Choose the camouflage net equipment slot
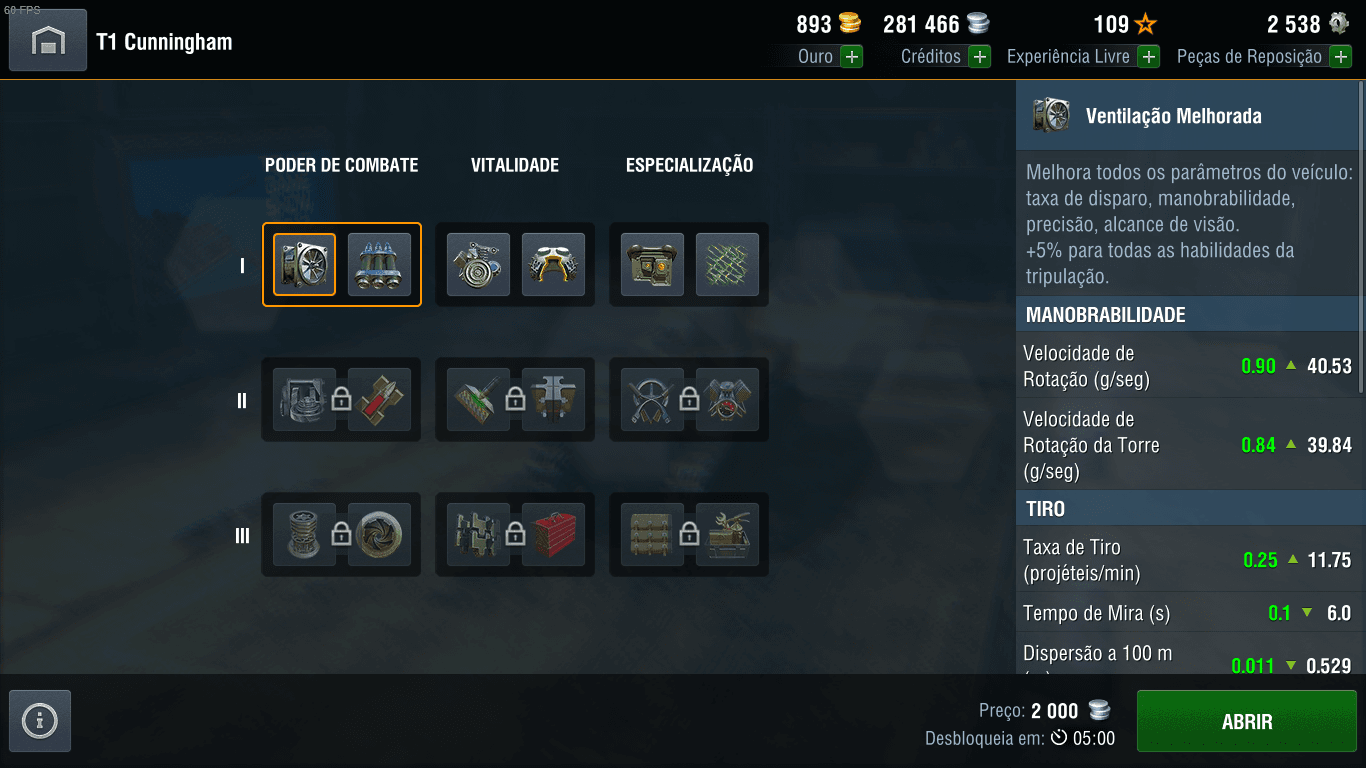Screen dimensions: 1366x768 [x=727, y=265]
